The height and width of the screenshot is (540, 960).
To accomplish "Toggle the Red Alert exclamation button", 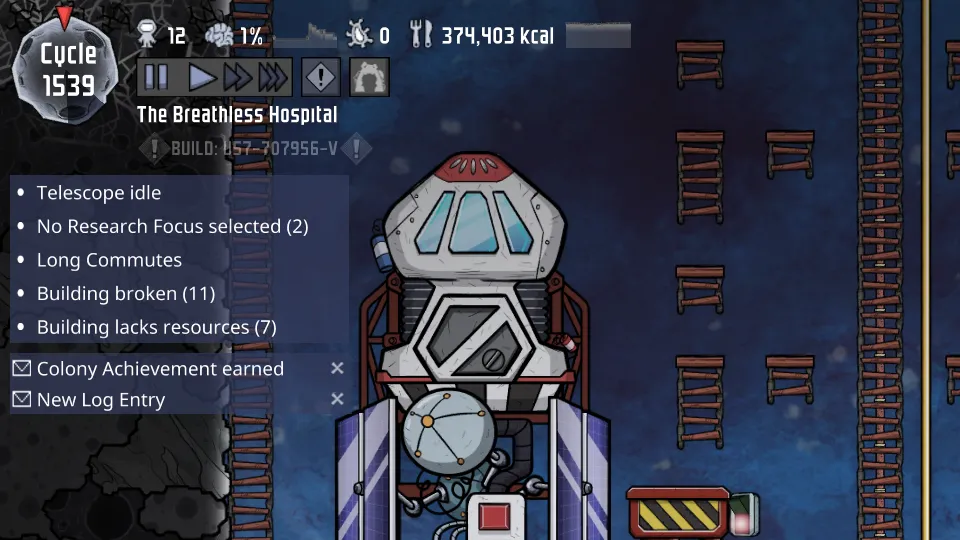I will (321, 77).
